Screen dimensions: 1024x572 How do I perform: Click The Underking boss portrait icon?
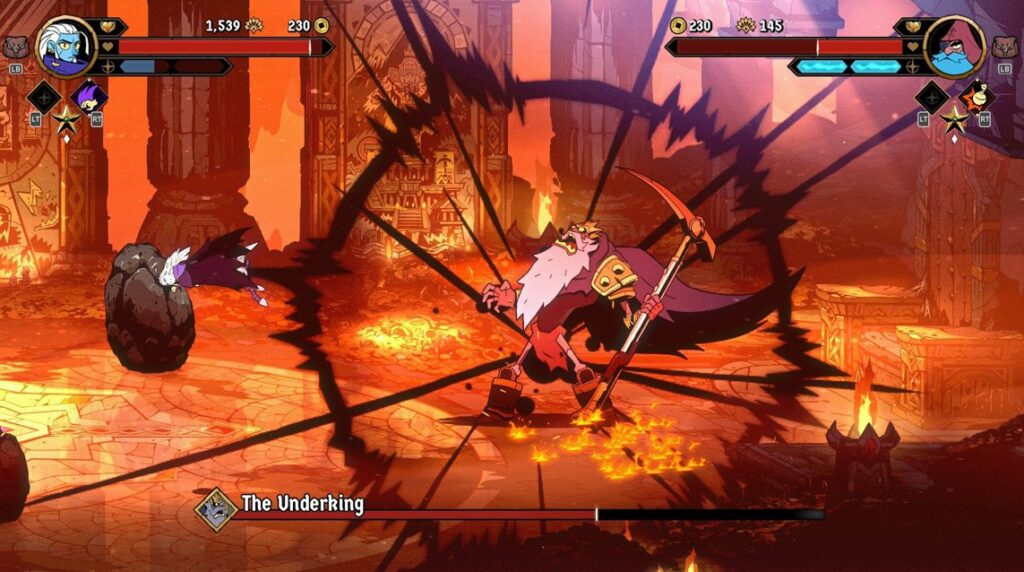tap(215, 507)
